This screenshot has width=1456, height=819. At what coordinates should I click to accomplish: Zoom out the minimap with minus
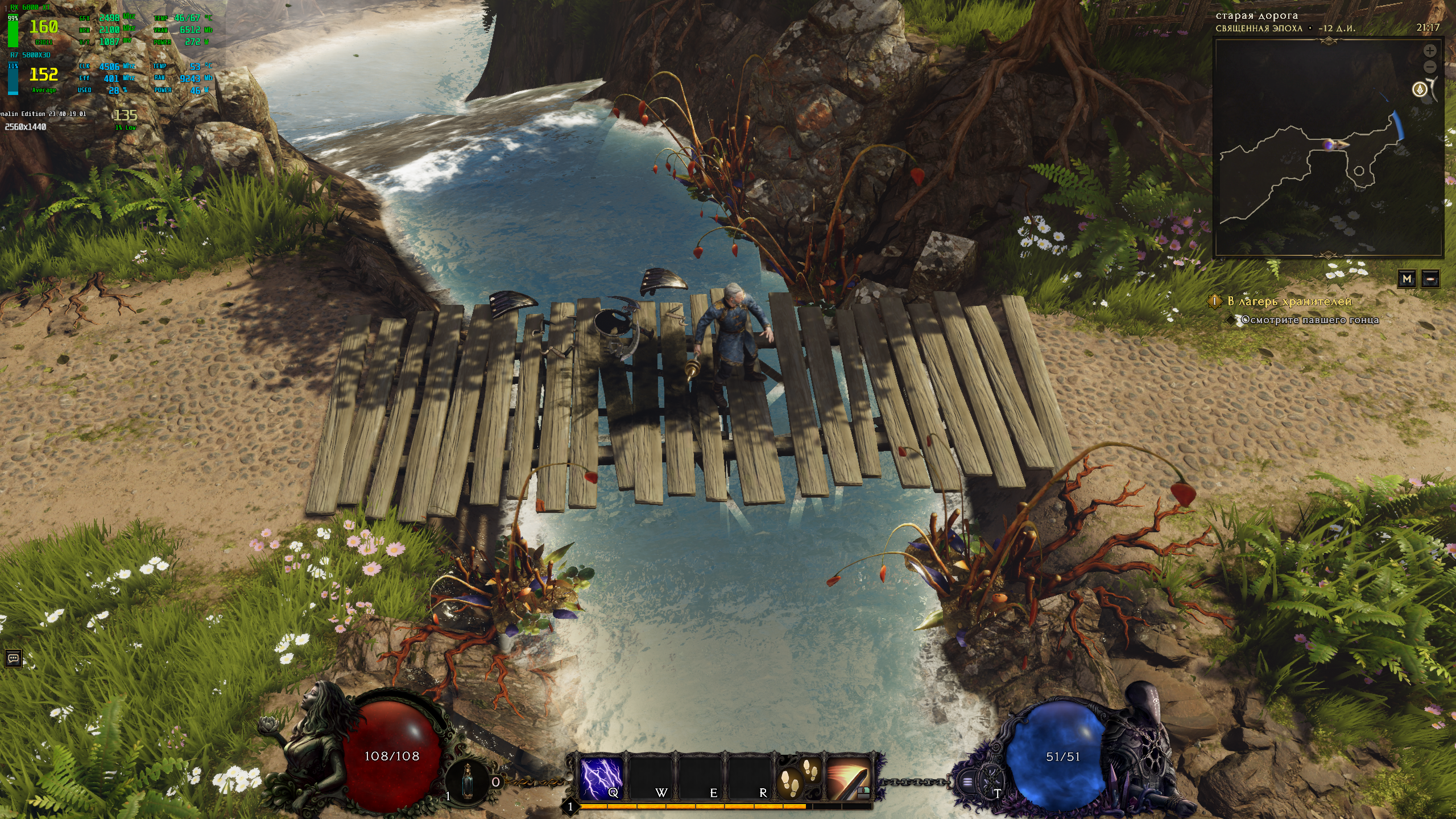click(x=1430, y=67)
